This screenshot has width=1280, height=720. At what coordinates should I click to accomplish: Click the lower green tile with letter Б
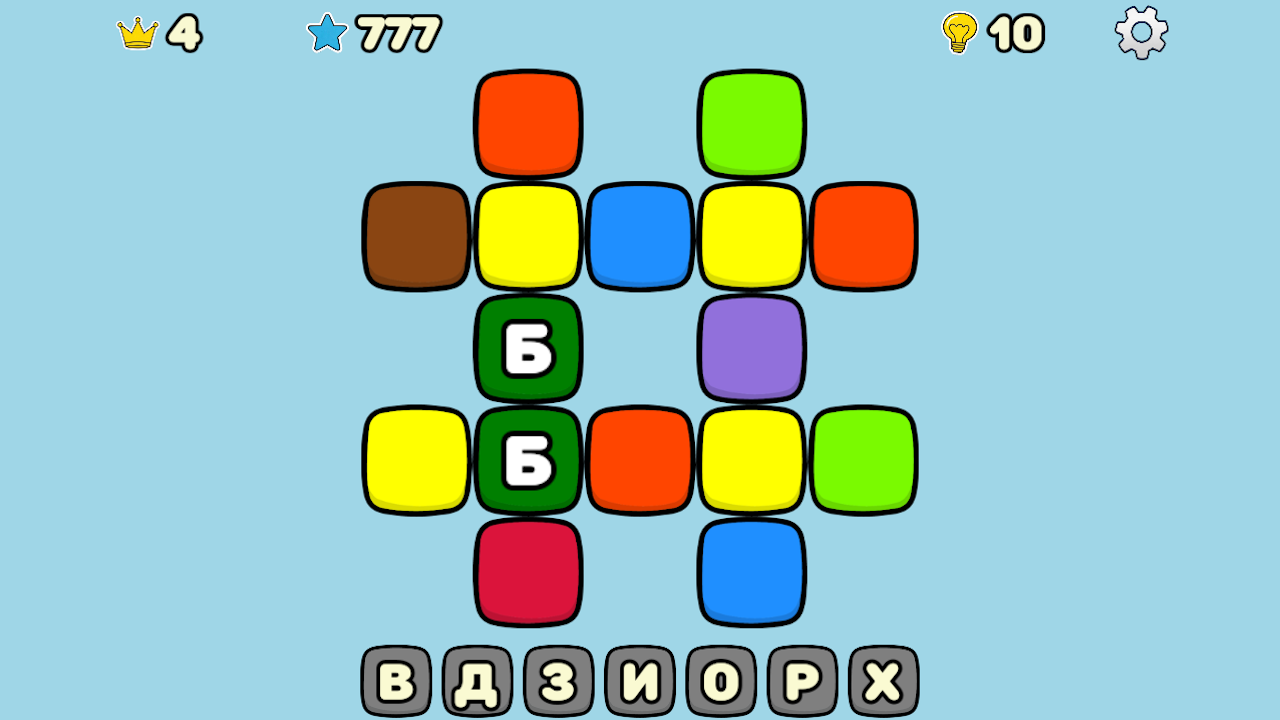click(x=527, y=460)
